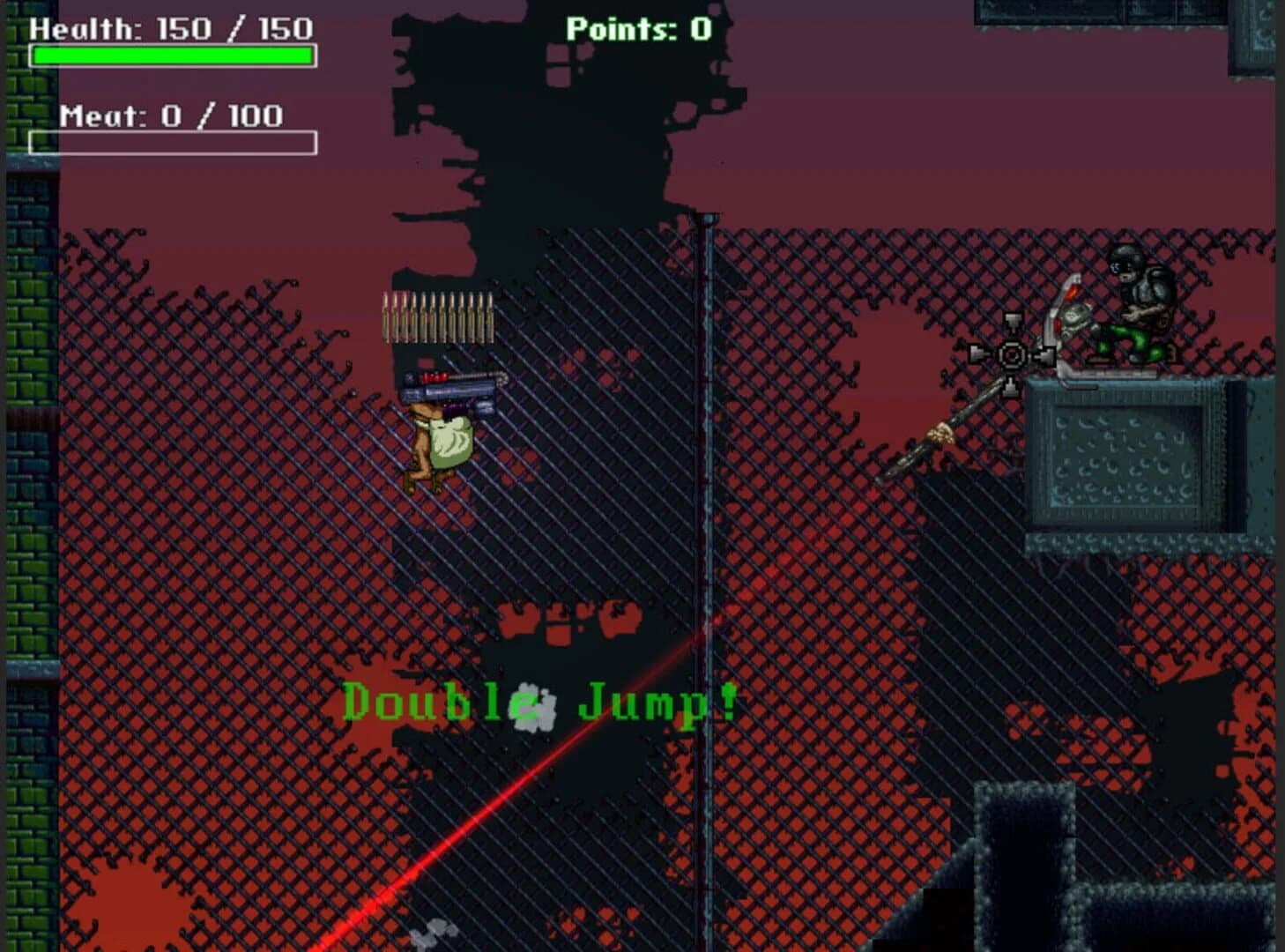
Task: Pick up the row of rifle bullets
Action: click(436, 317)
